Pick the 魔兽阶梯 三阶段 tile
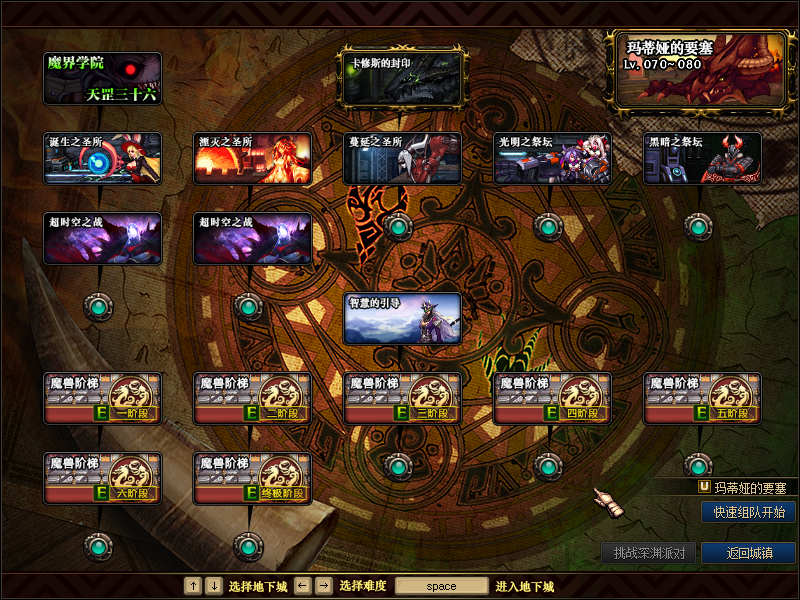The image size is (800, 600). 402,398
